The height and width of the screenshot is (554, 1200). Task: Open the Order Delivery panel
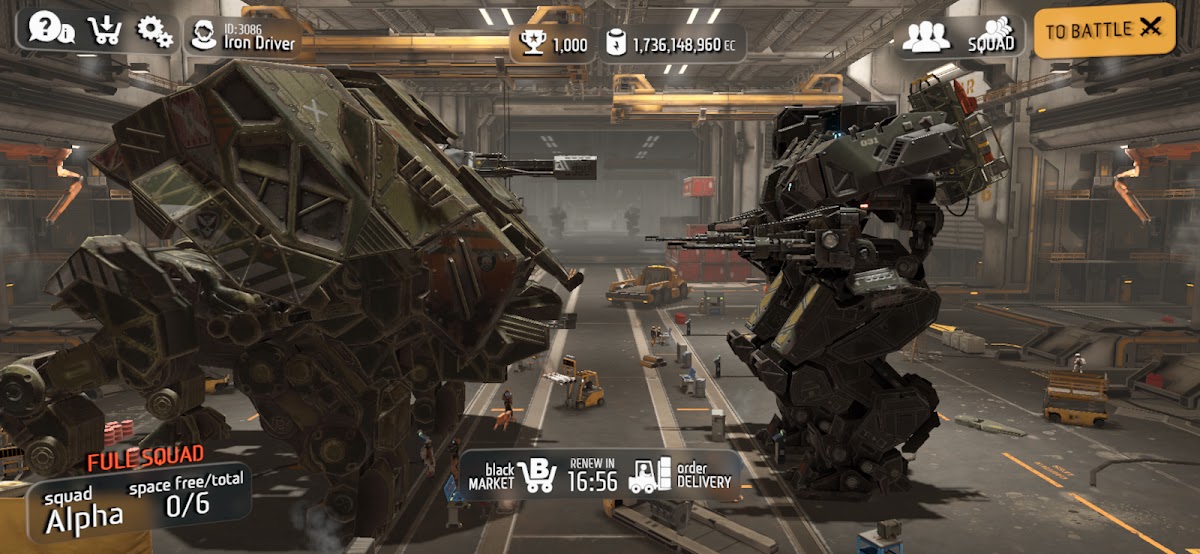point(682,476)
